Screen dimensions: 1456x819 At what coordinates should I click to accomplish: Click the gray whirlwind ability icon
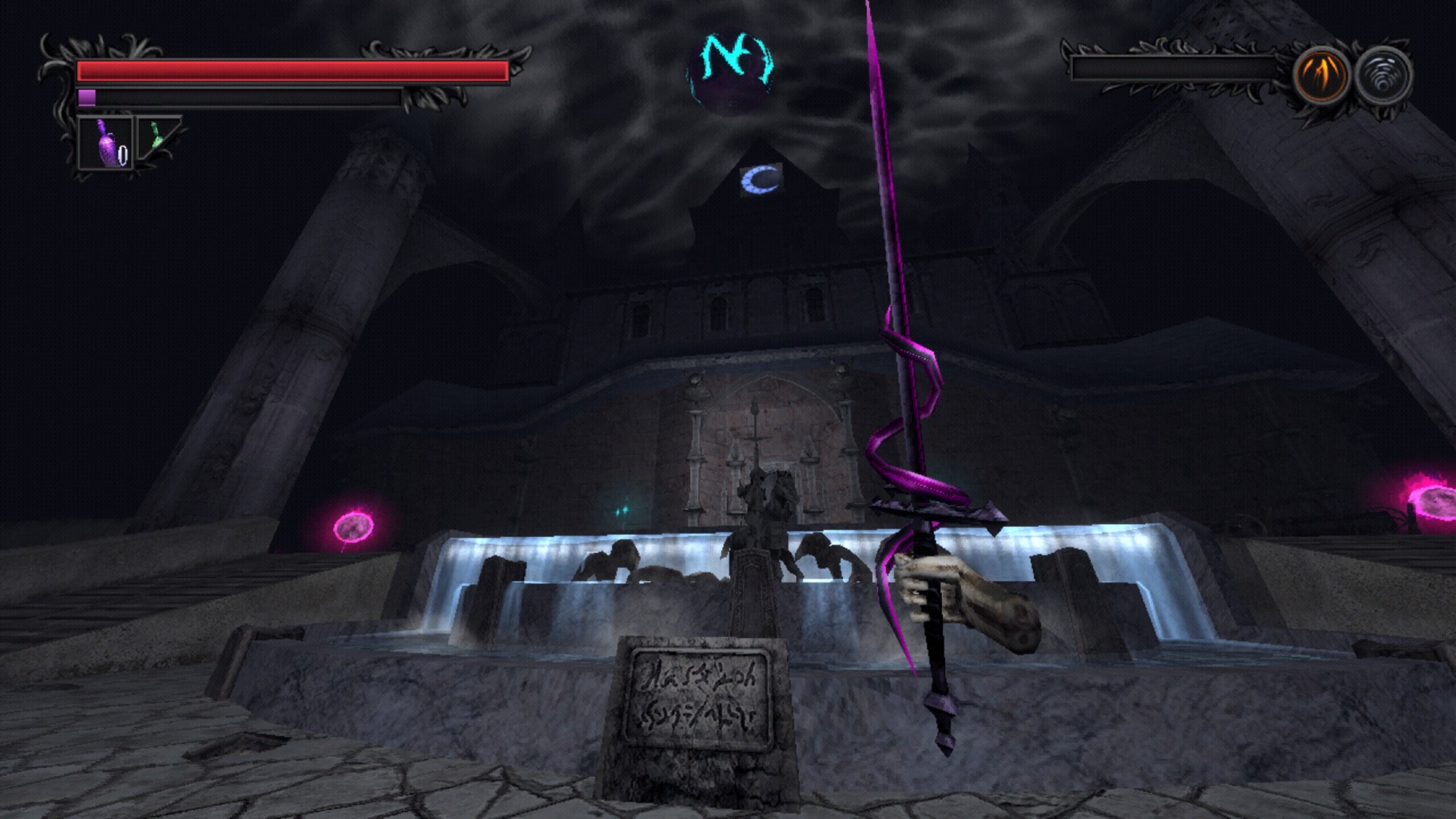point(1383,75)
